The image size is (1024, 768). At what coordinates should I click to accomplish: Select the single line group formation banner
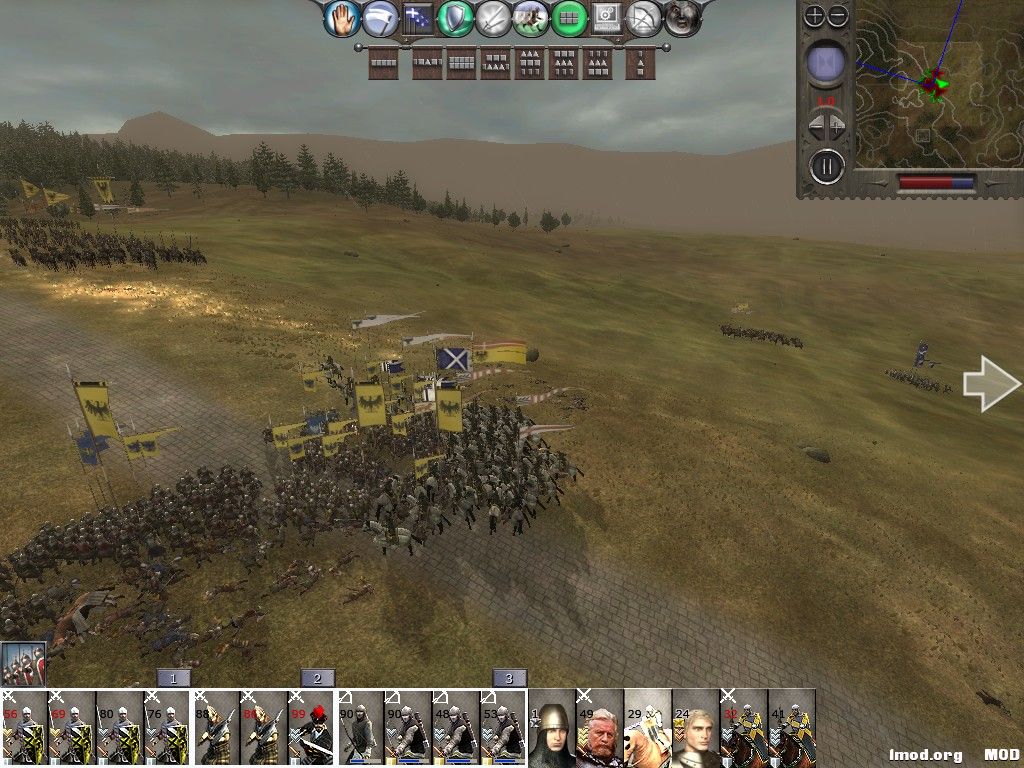tap(384, 63)
